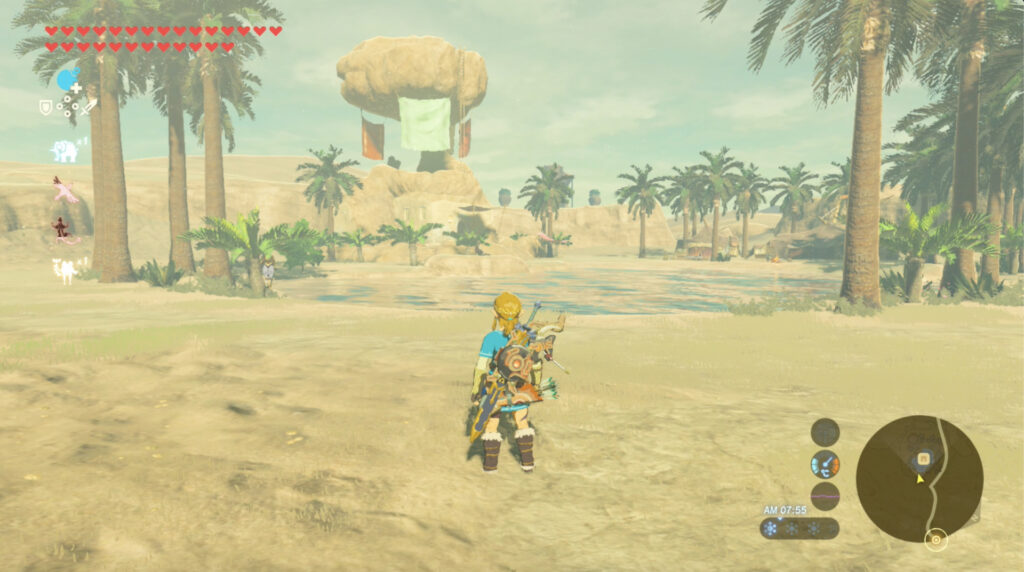The height and width of the screenshot is (572, 1024).
Task: Select the round Remote Bomb rune icon
Action: click(x=67, y=80)
